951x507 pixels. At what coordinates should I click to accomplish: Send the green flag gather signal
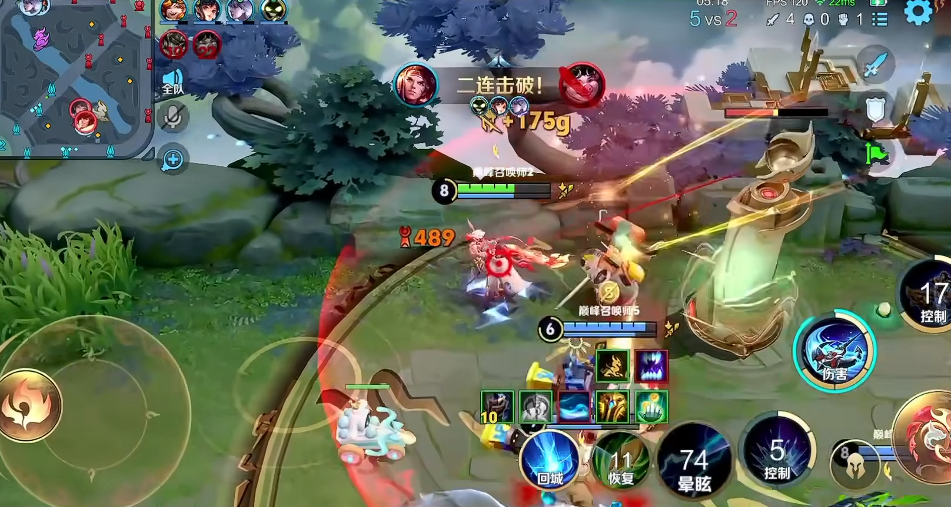(x=876, y=152)
